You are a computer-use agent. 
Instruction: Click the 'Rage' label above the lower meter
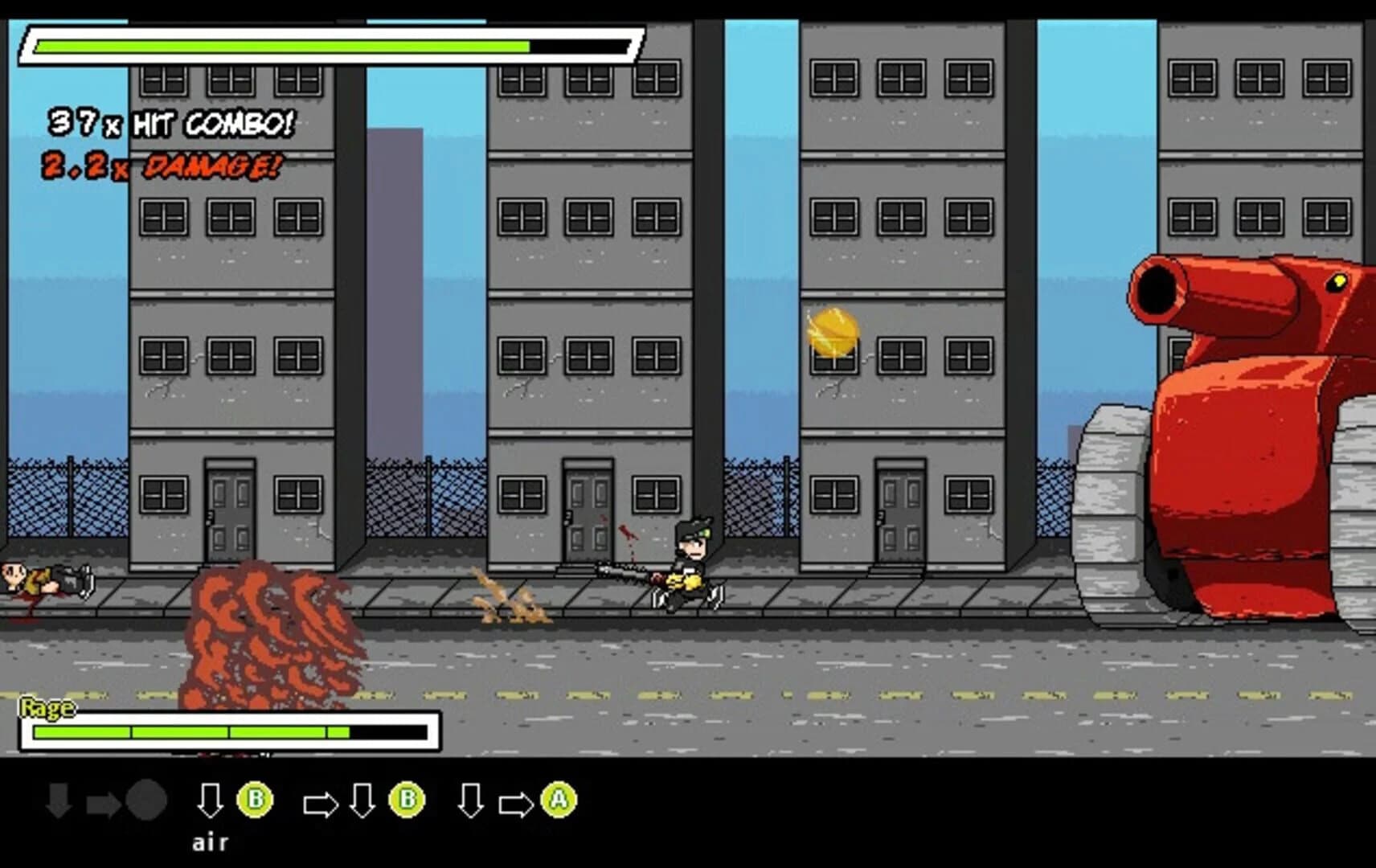[47, 709]
